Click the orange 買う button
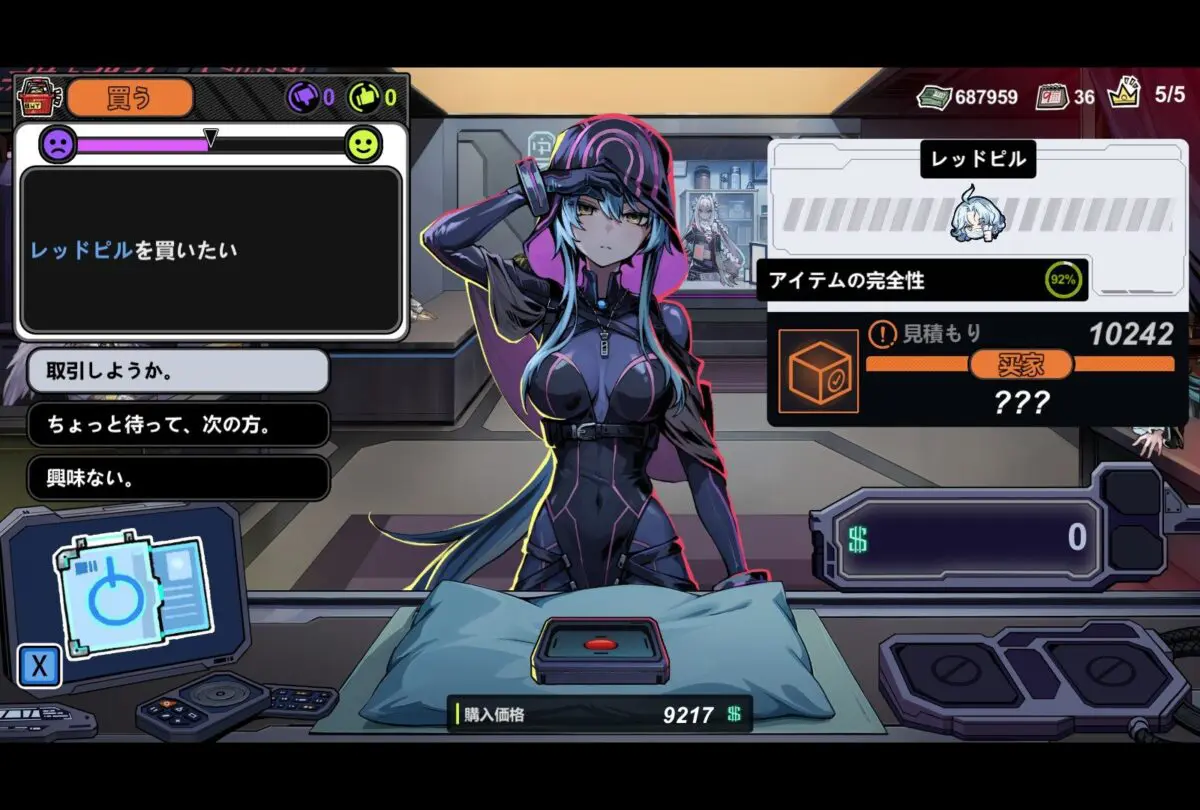 point(129,97)
